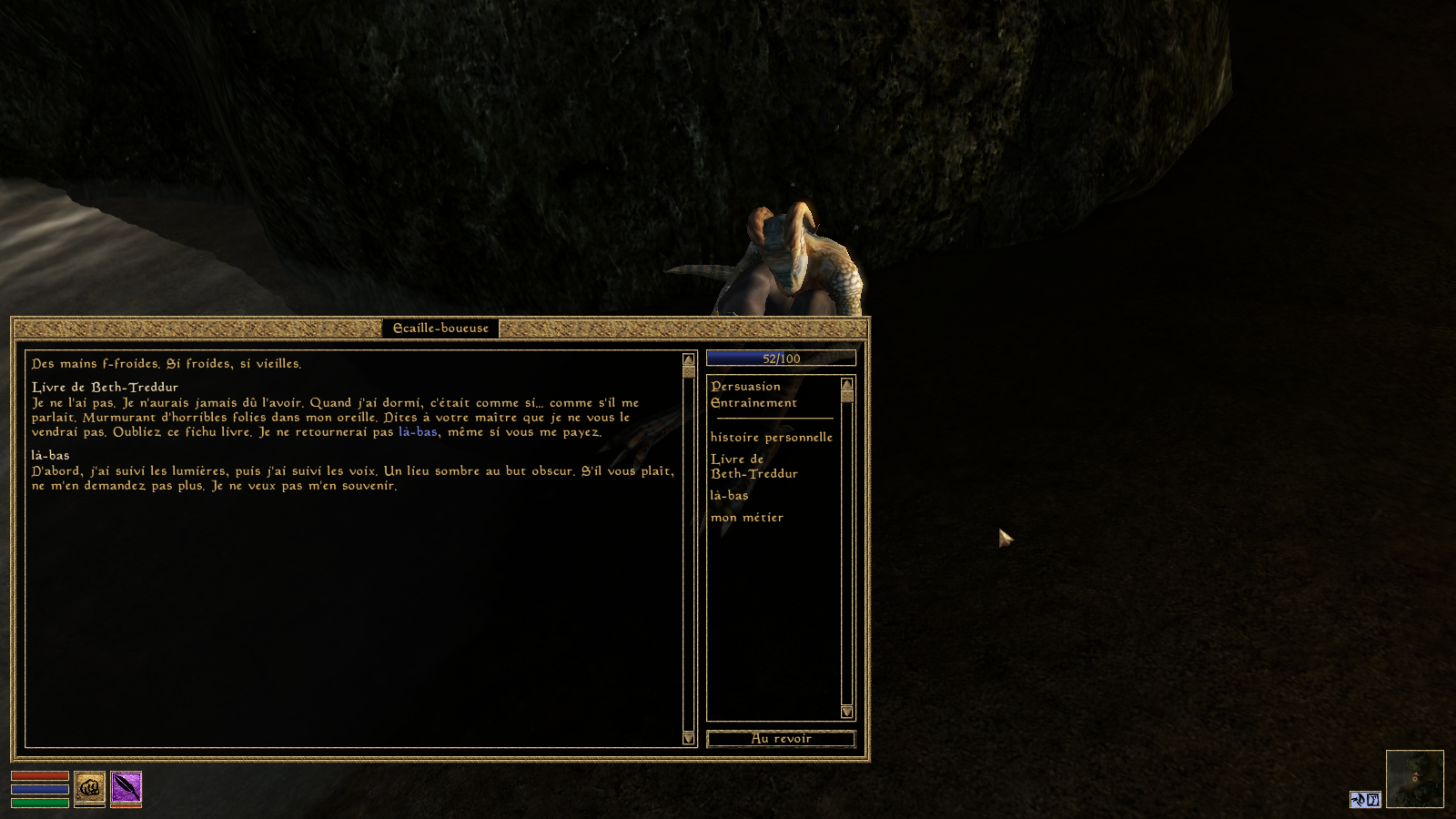Choose the Persuasion service
This screenshot has height=819, width=1456.
click(x=745, y=387)
